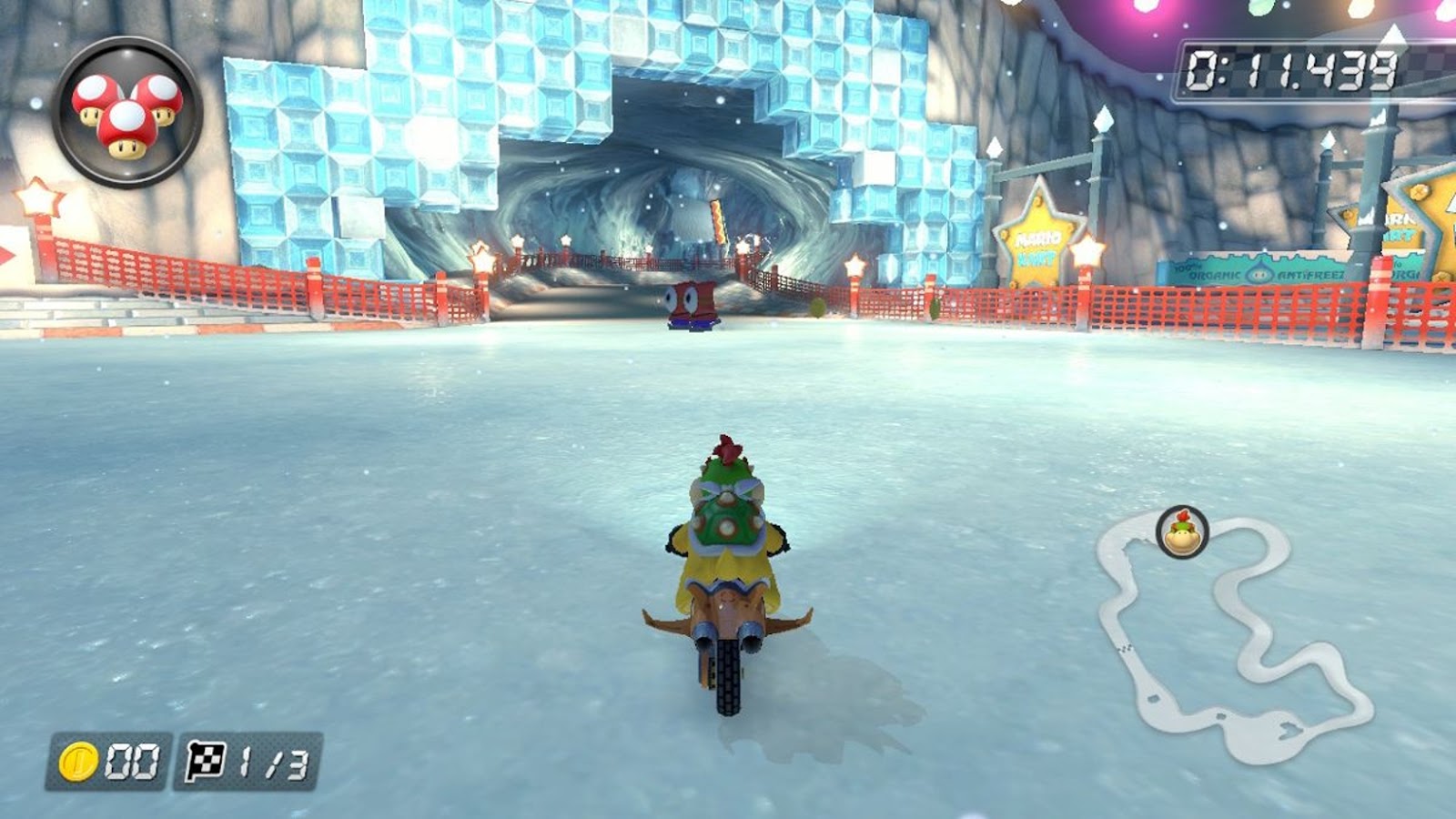This screenshot has height=819, width=1456.
Task: Select the triple mushroom item slot
Action: tap(127, 112)
